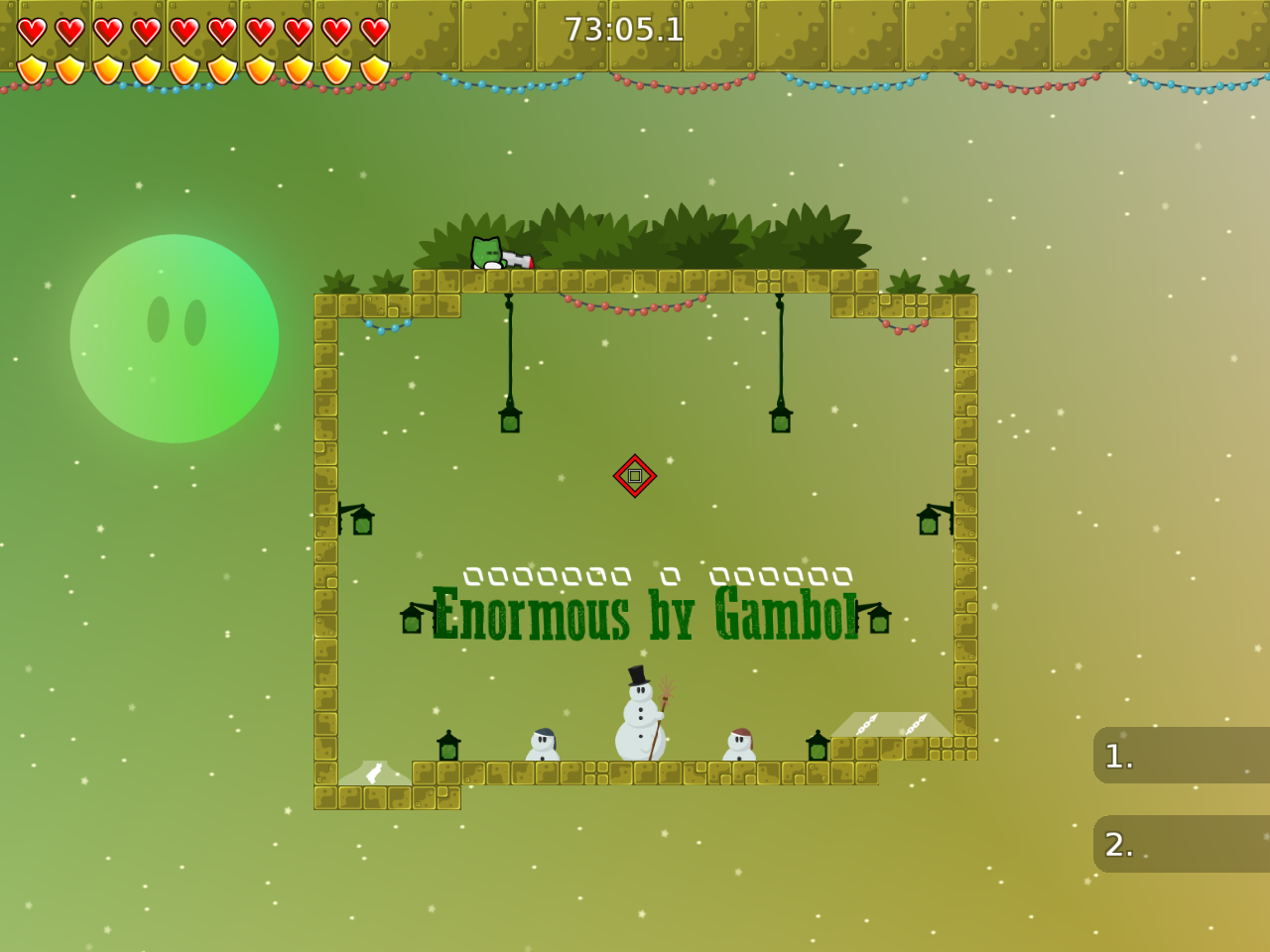The width and height of the screenshot is (1270, 952).
Task: Click the small snowman with the red hat
Action: [x=742, y=746]
